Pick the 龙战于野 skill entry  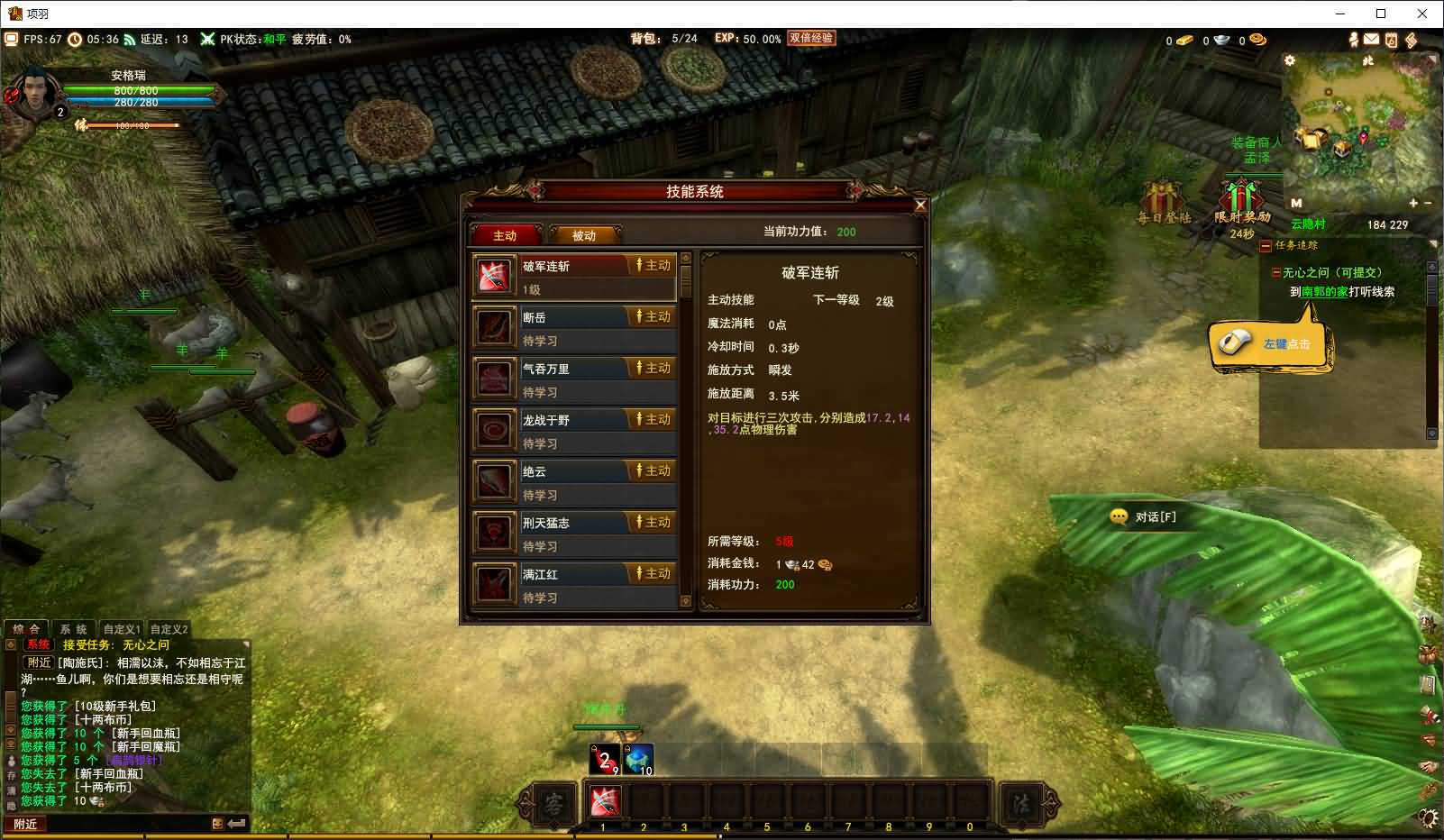pyautogui.click(x=574, y=431)
